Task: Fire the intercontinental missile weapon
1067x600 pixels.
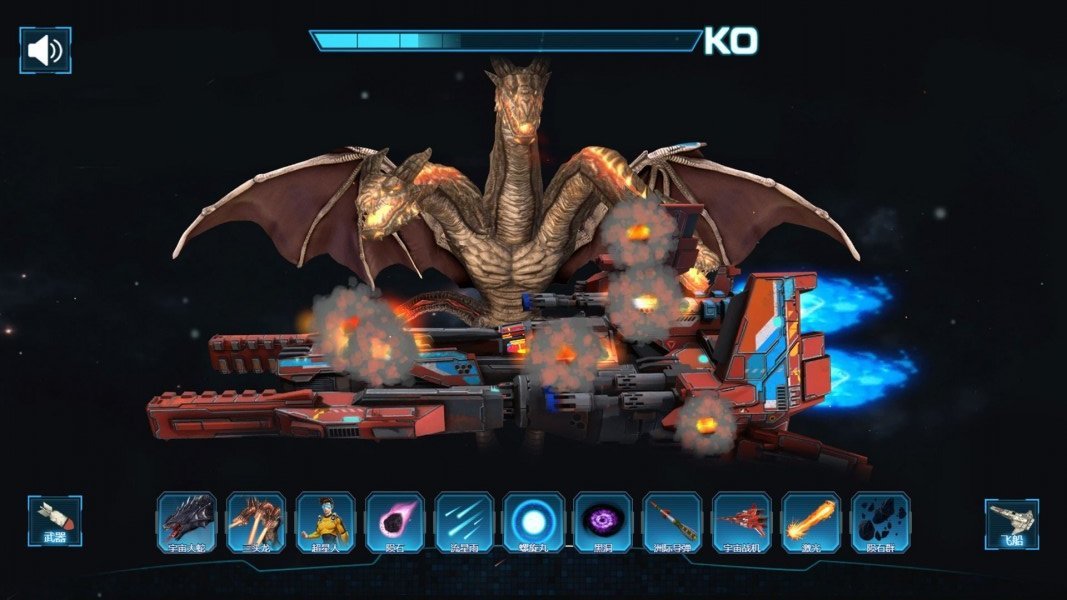Action: (x=672, y=522)
